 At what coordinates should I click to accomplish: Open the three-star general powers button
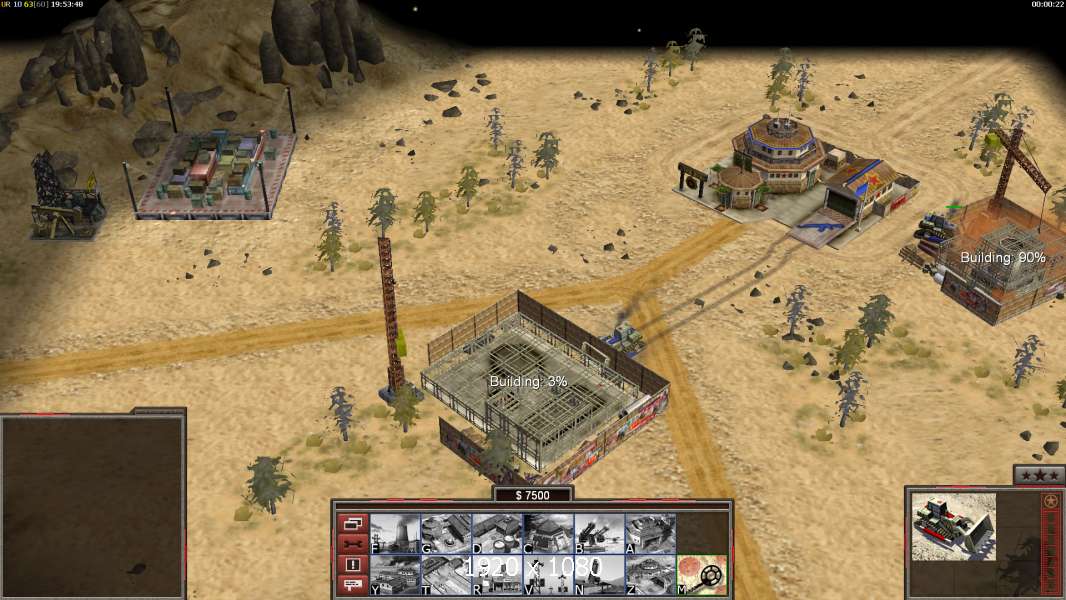(1037, 475)
